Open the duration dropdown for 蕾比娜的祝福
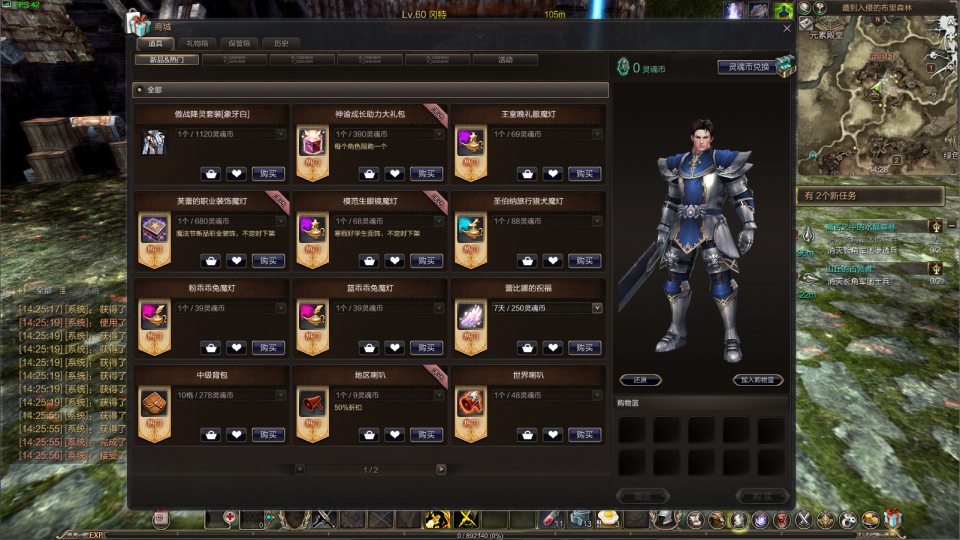960x540 pixels. point(597,308)
